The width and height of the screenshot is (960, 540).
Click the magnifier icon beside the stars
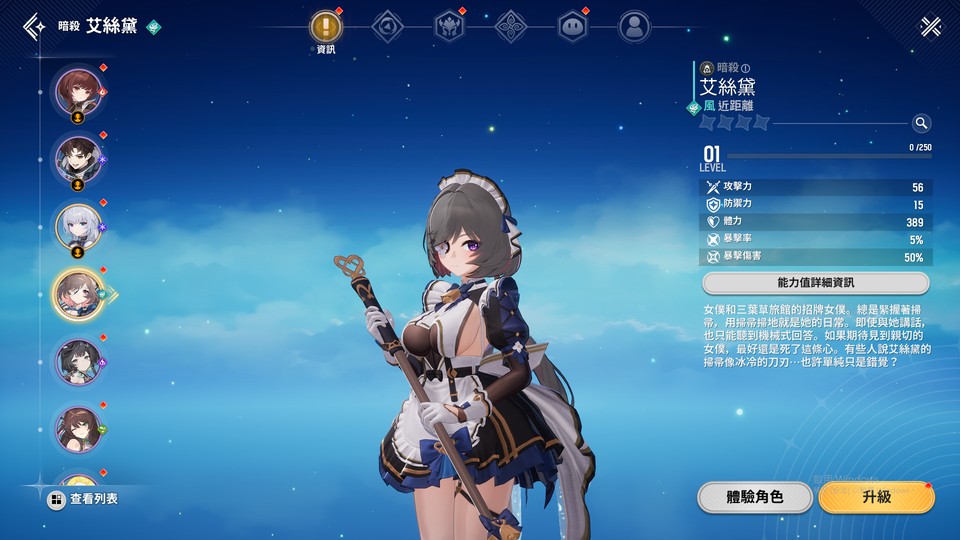click(921, 123)
